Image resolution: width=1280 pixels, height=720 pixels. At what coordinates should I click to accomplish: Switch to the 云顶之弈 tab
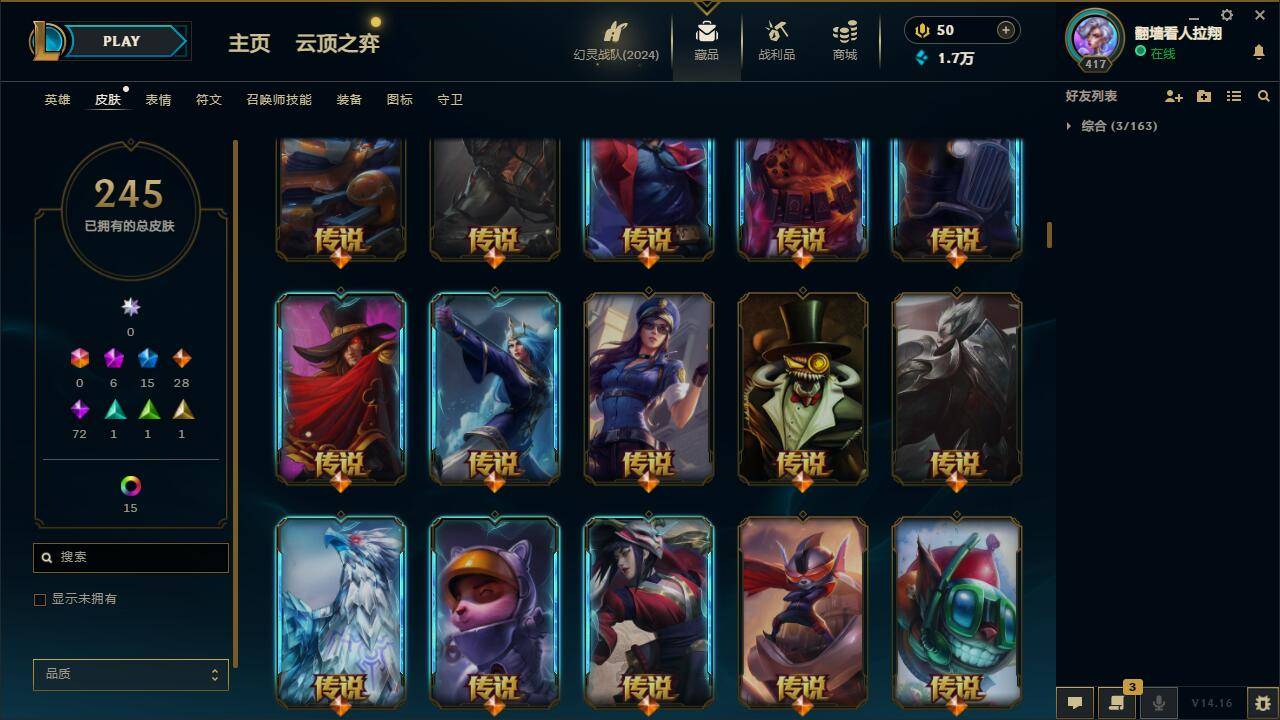[336, 44]
